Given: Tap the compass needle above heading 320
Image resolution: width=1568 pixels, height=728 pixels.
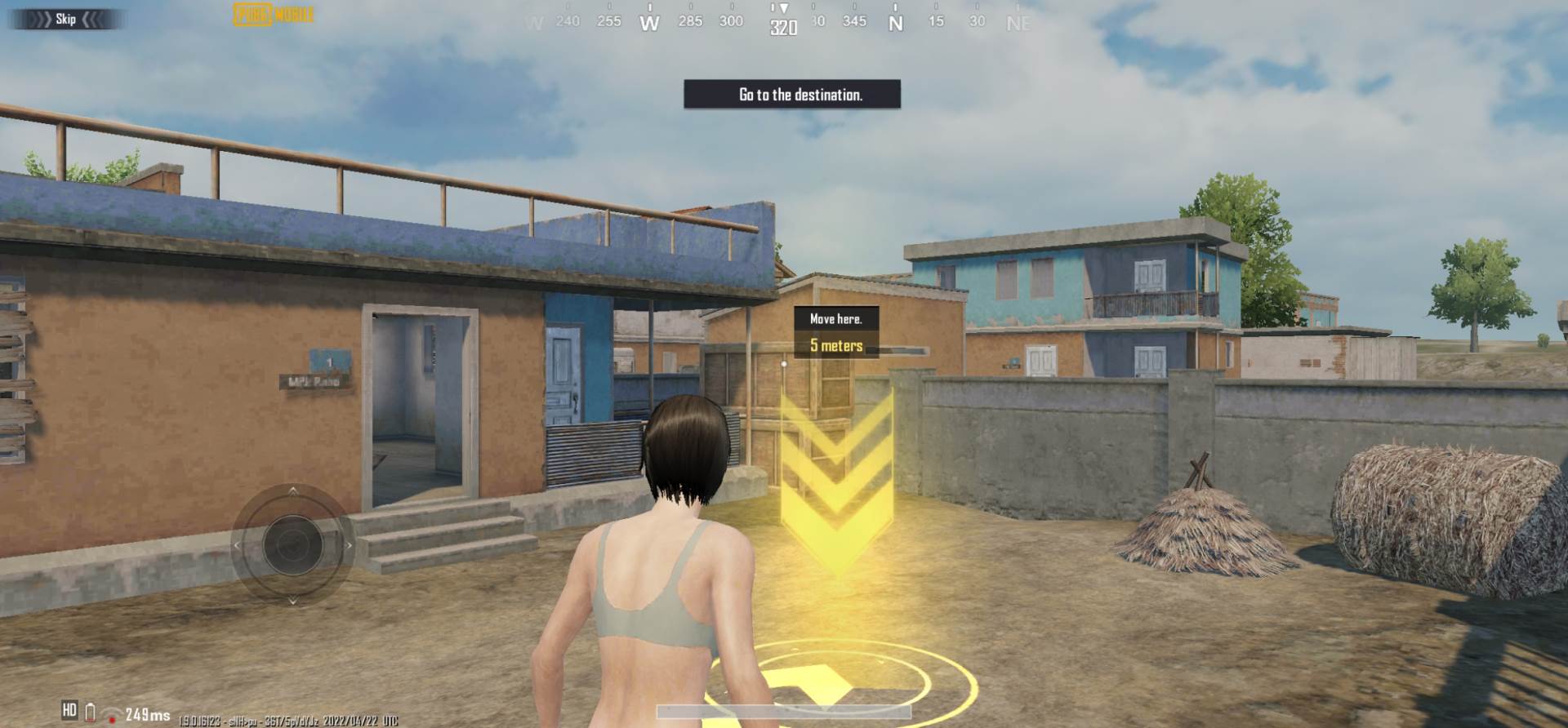Looking at the screenshot, I should coord(783,8).
